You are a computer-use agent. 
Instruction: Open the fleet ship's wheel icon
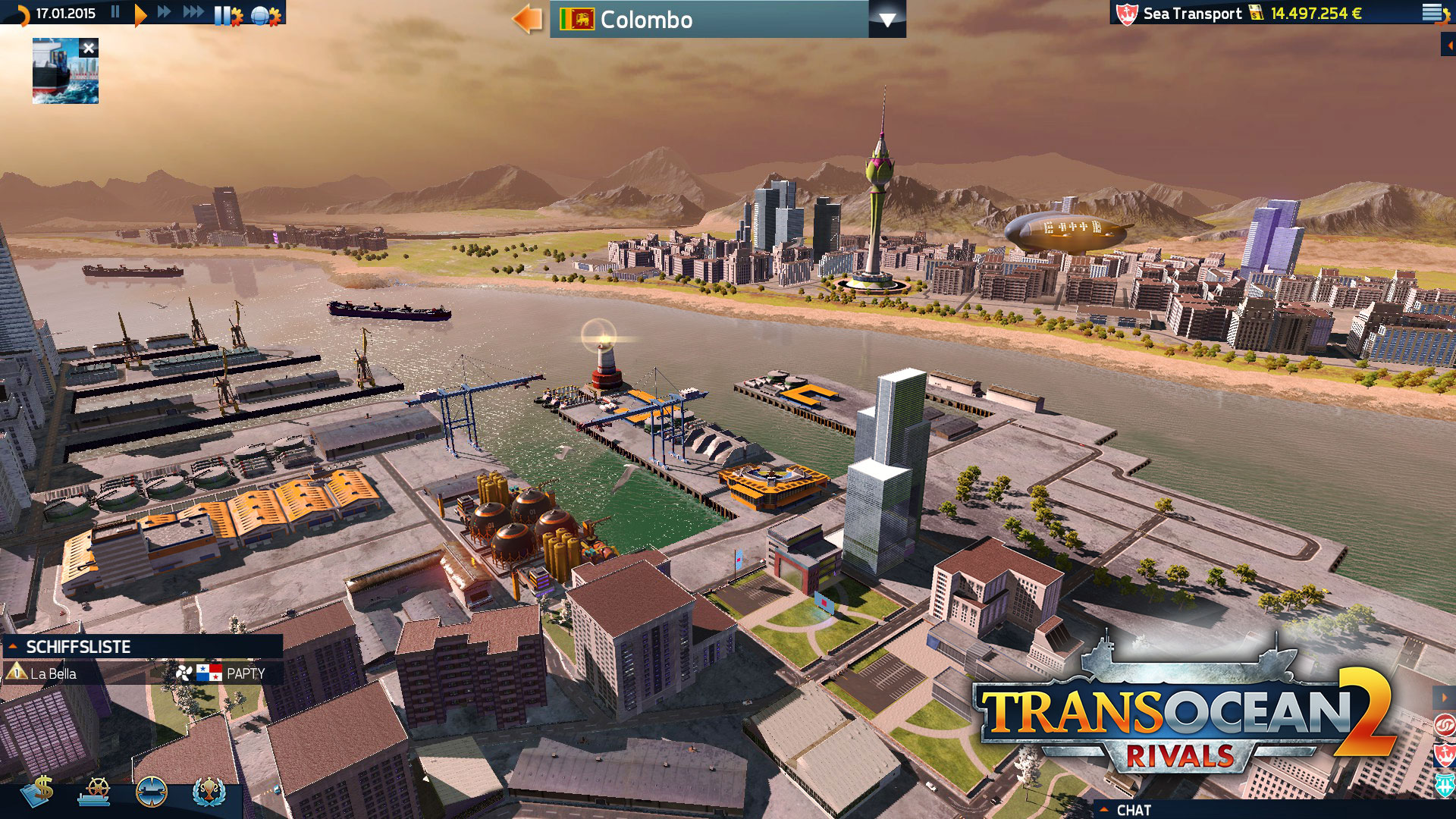pos(95,791)
